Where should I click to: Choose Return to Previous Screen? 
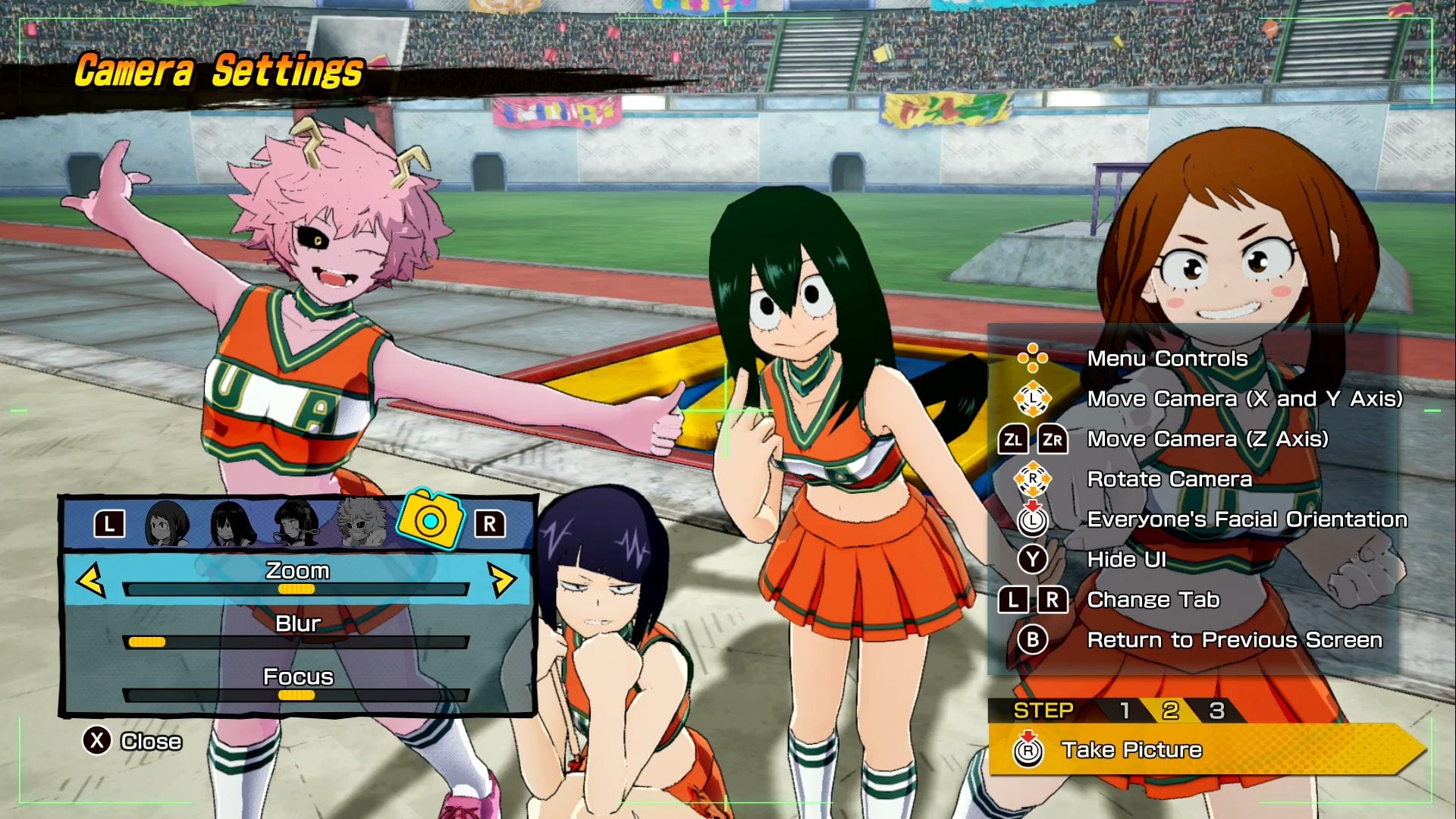(1234, 640)
